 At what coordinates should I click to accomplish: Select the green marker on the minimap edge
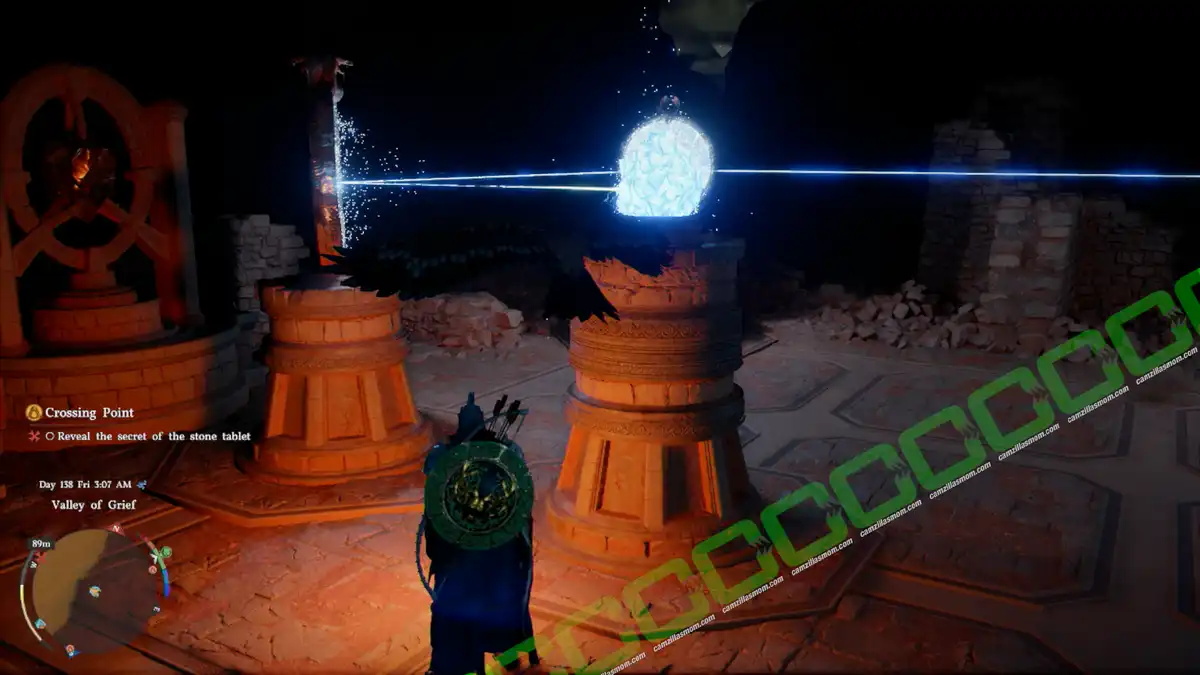(x=165, y=552)
